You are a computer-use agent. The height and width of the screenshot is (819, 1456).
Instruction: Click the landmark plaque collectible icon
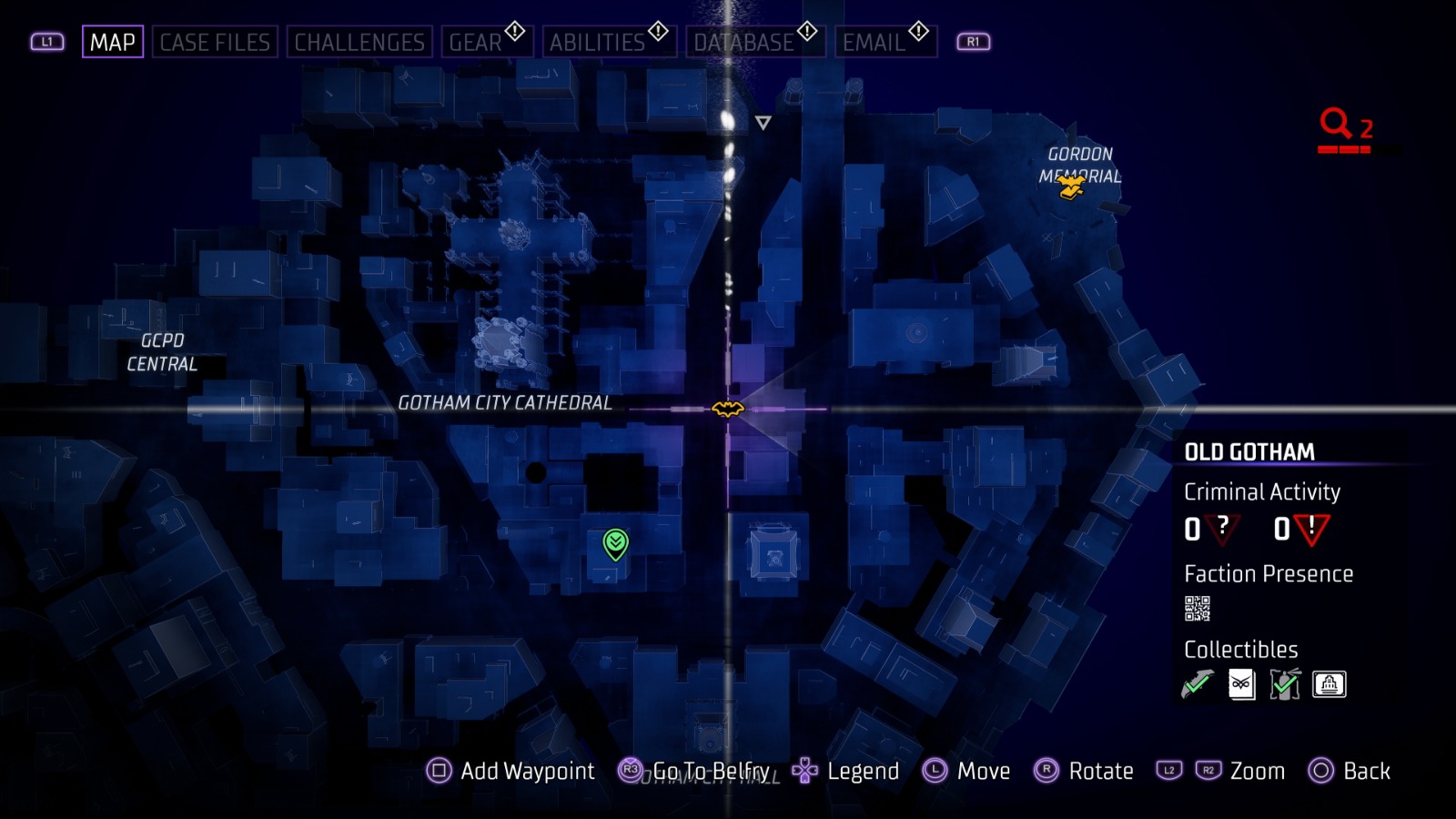1328,684
